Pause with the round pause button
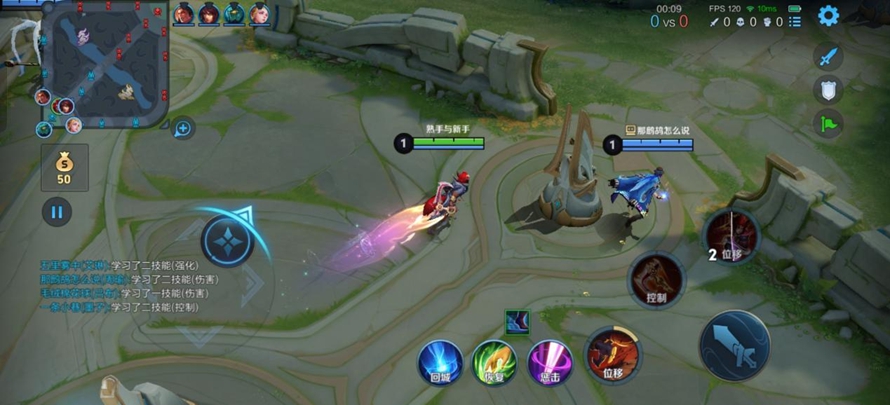This screenshot has width=890, height=405. pyautogui.click(x=57, y=212)
